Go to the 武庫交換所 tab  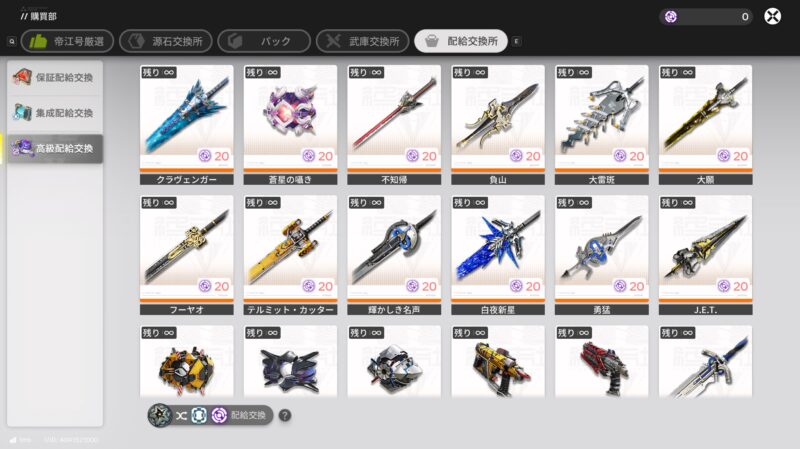[x=362, y=41]
